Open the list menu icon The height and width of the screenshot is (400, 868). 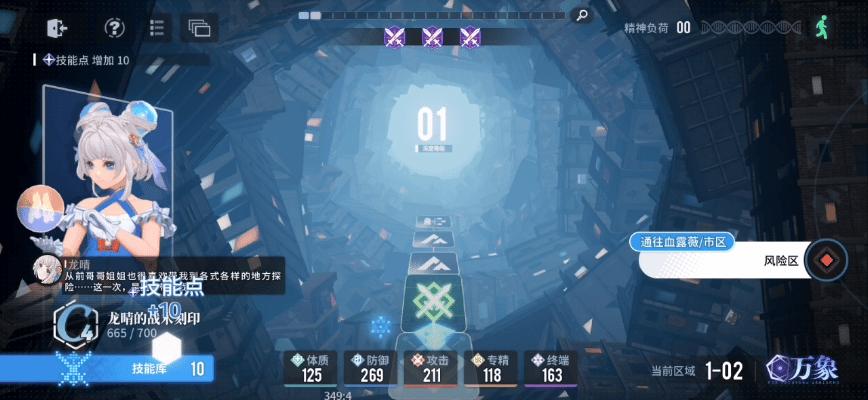(157, 28)
